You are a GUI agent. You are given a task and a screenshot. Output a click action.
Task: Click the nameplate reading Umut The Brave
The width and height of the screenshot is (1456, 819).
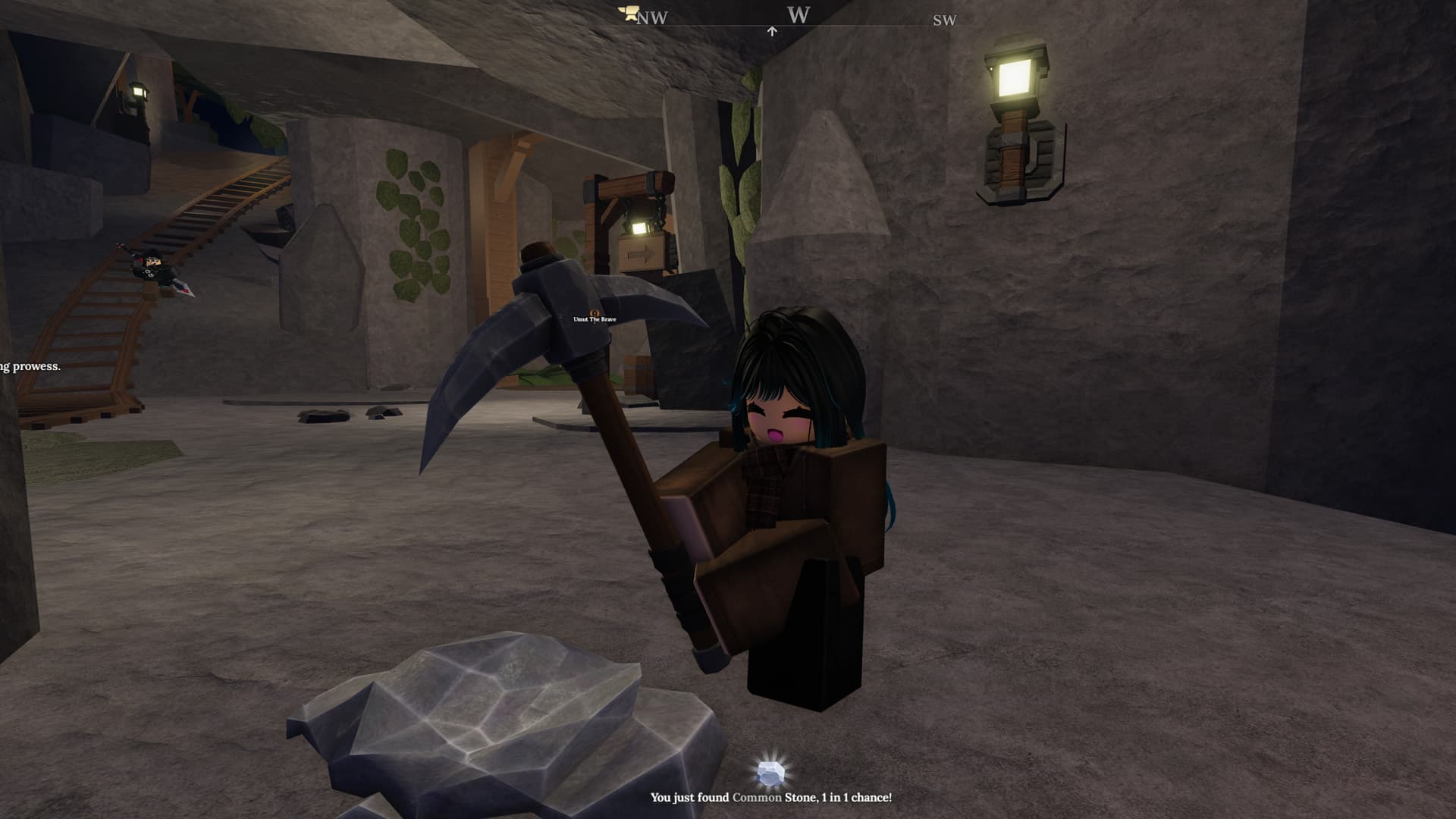tap(595, 321)
